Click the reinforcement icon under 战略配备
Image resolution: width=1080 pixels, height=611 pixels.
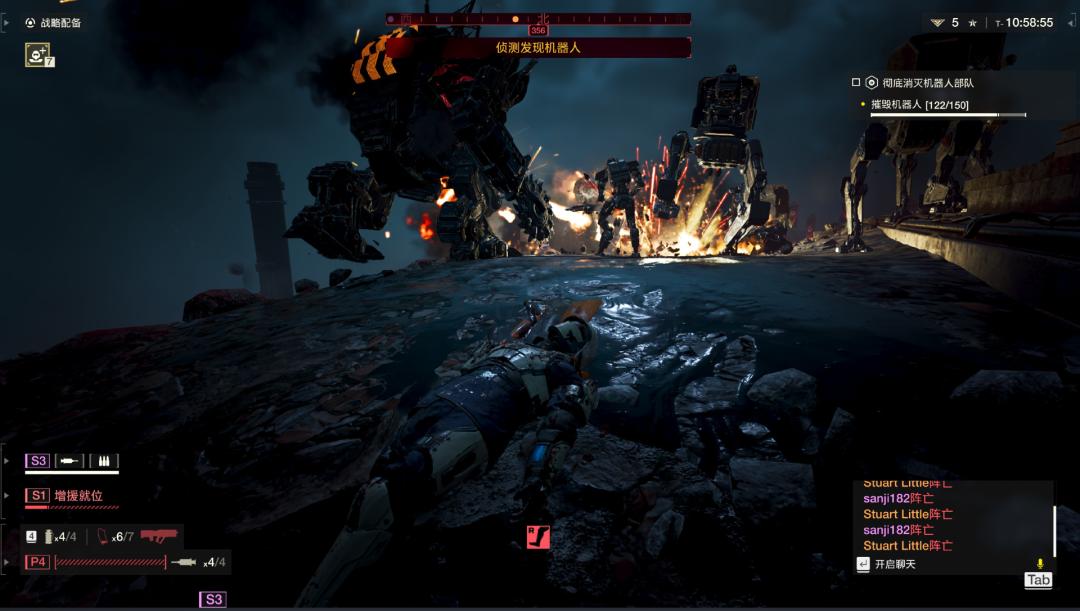(x=37, y=55)
